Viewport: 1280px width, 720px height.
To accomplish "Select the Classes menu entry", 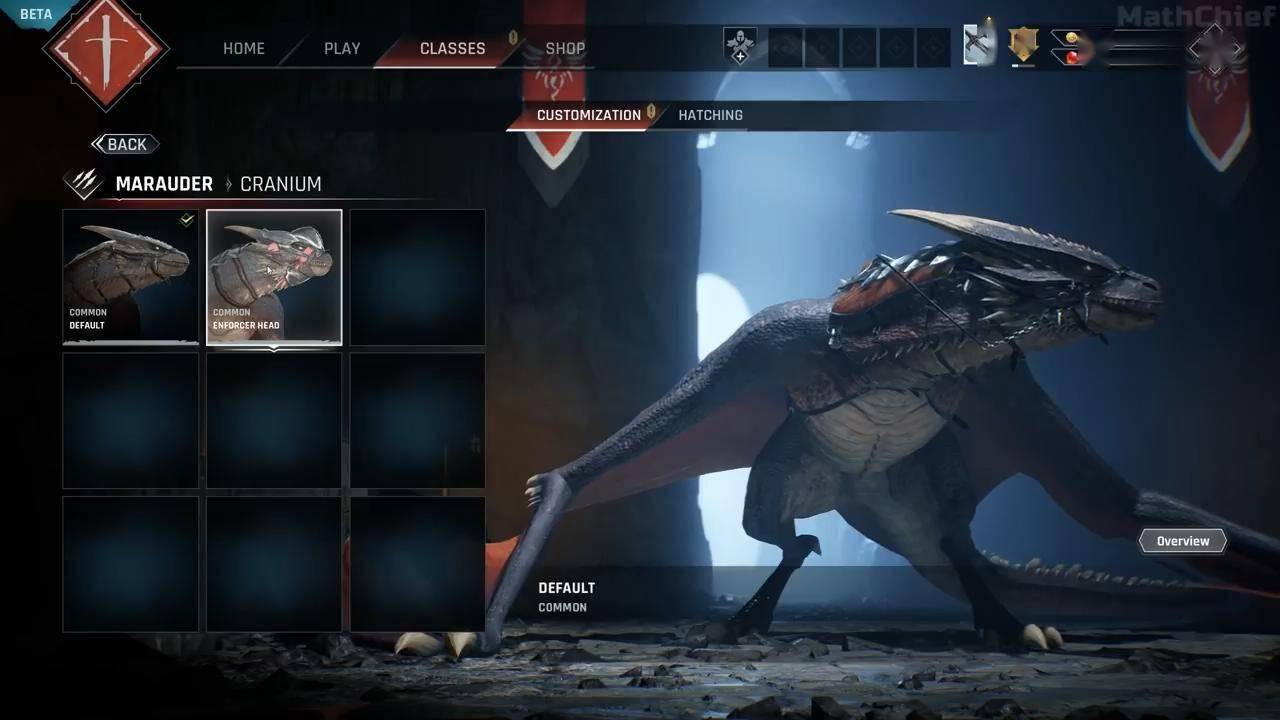I will 452,48.
